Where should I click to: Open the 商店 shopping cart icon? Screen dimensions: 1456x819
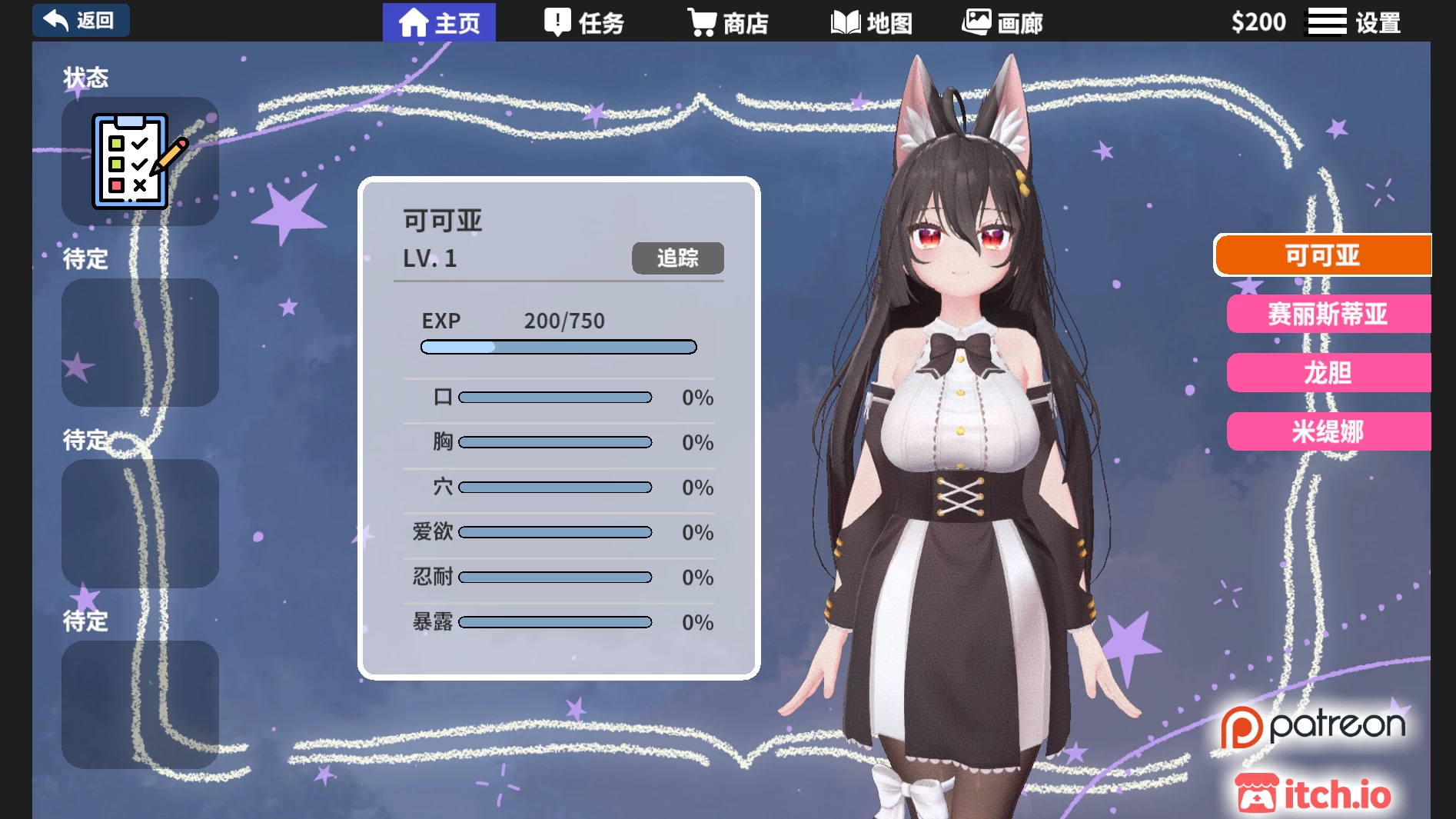tap(700, 22)
